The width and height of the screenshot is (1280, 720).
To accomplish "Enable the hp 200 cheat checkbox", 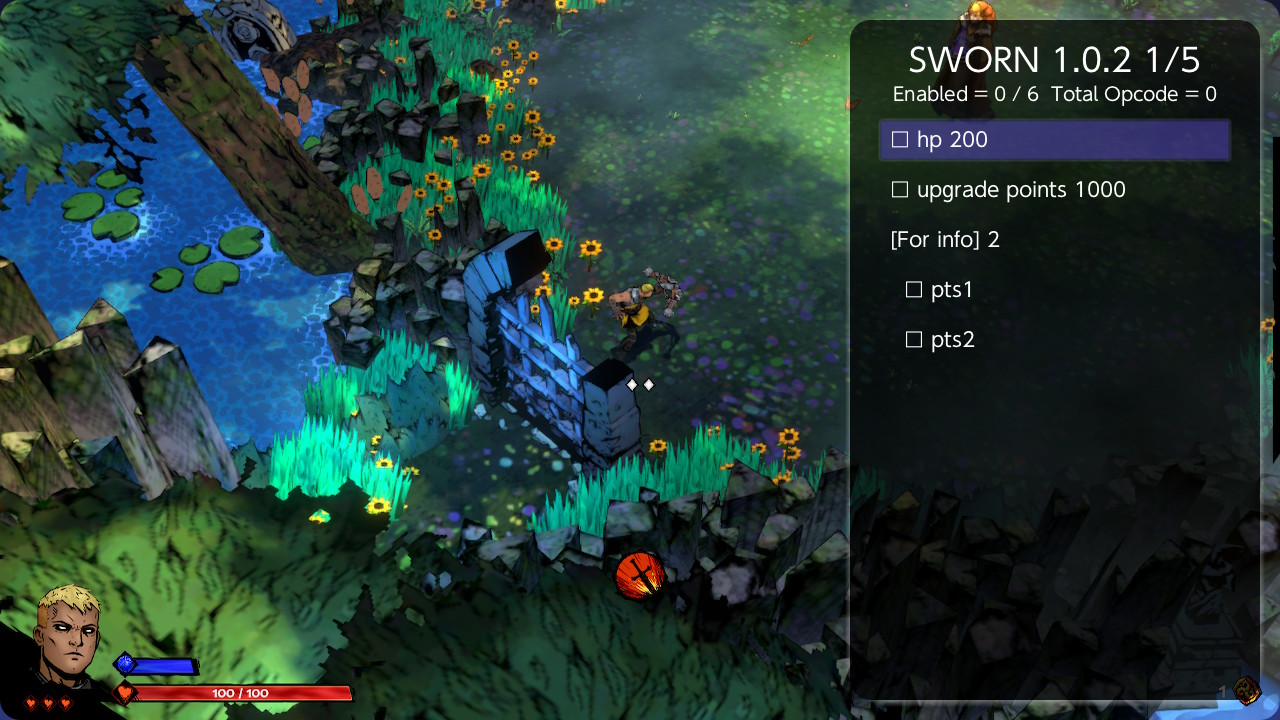I will (900, 140).
